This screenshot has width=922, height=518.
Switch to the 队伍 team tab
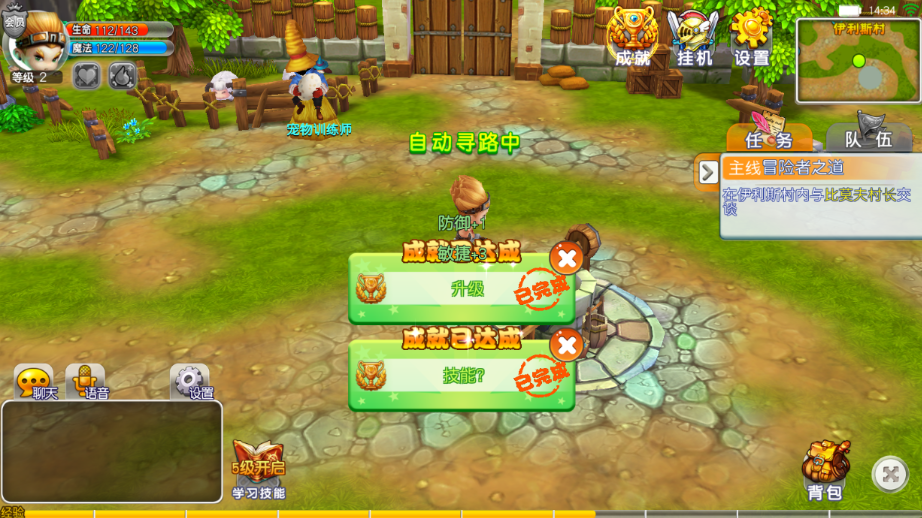pos(868,139)
